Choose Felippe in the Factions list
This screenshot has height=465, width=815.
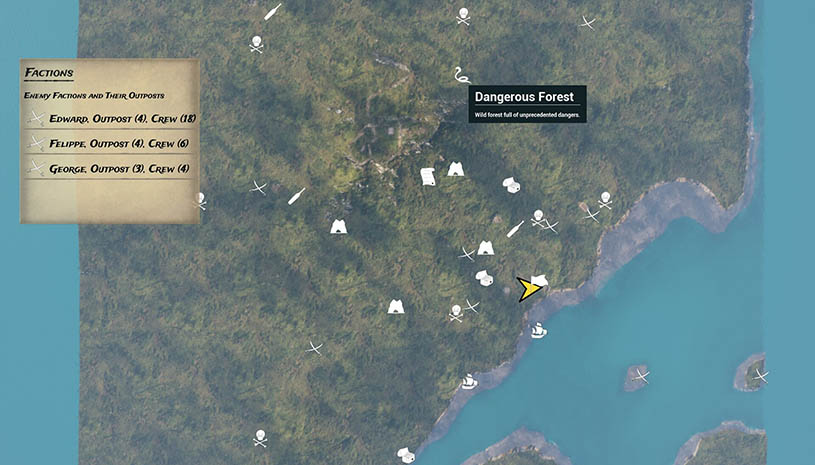click(x=110, y=144)
